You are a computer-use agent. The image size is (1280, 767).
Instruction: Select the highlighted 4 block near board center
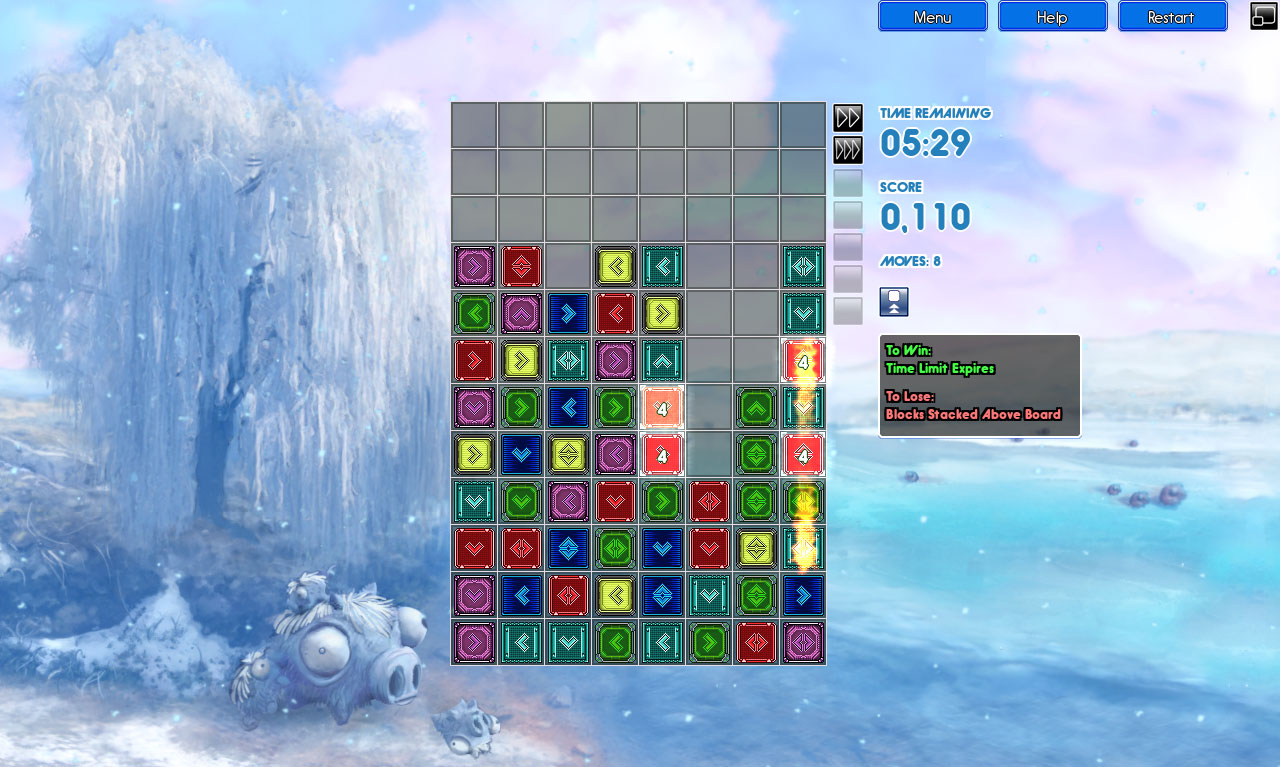(661, 407)
